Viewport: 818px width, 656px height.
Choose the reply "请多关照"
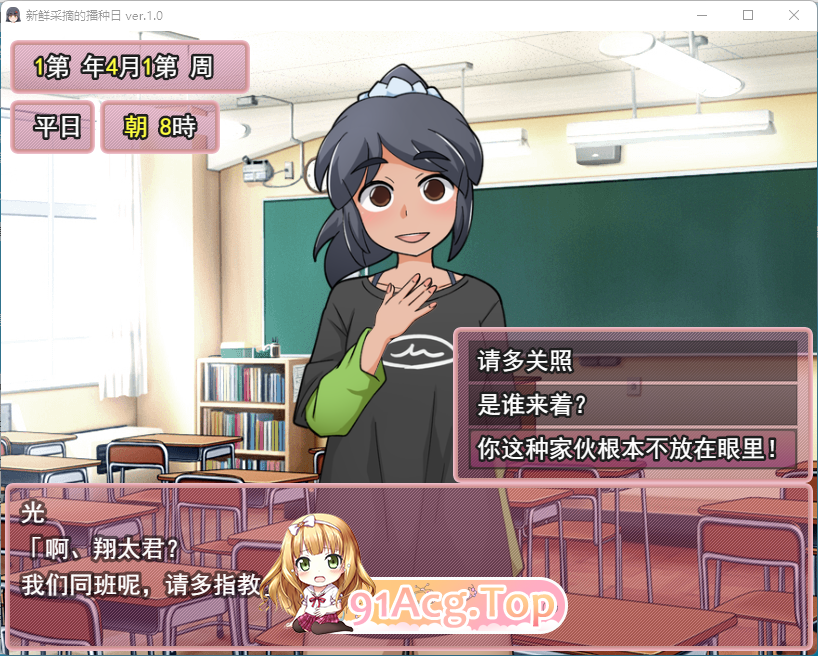tap(632, 361)
